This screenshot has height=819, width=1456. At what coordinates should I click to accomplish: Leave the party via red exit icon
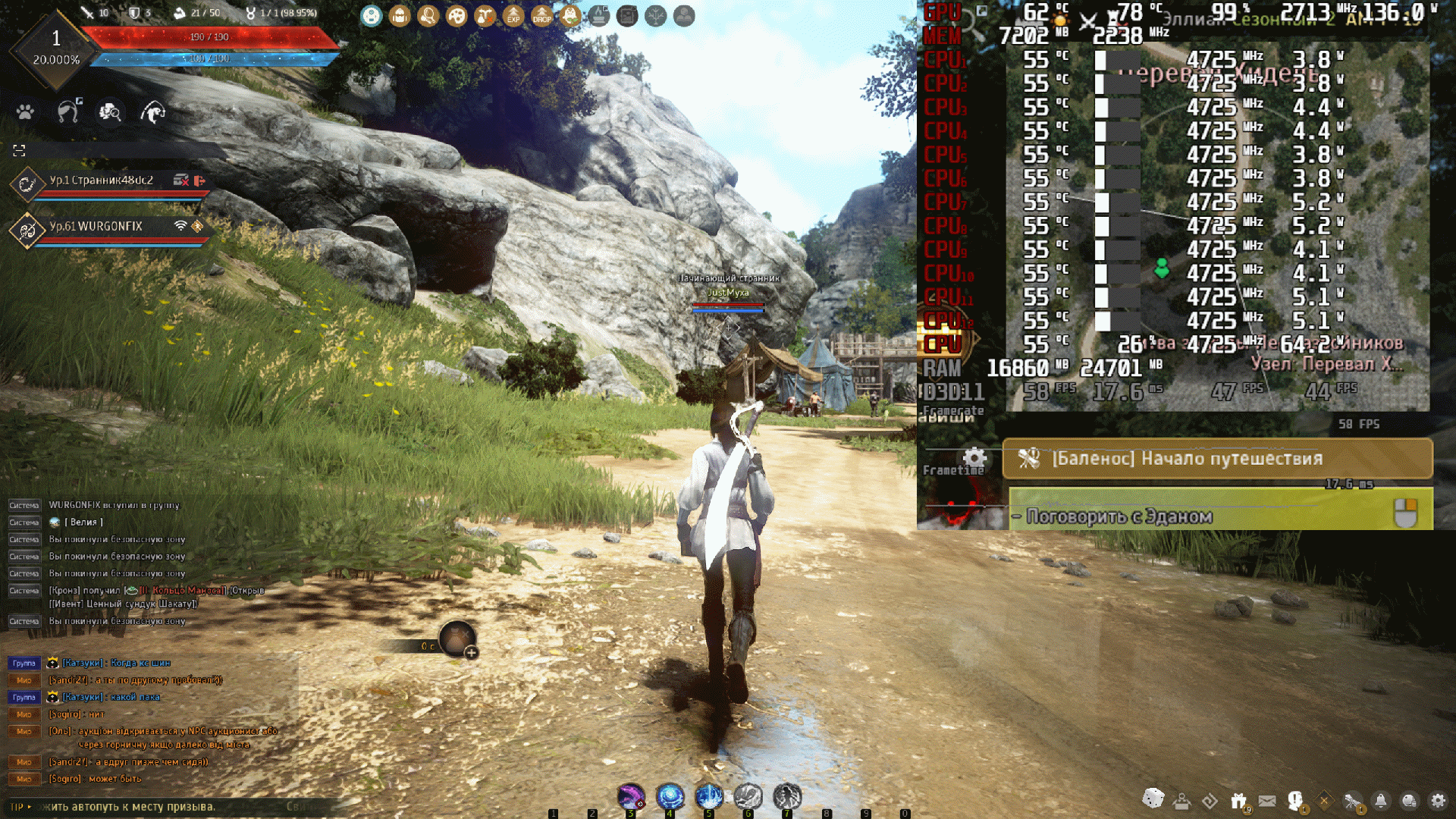(x=199, y=180)
